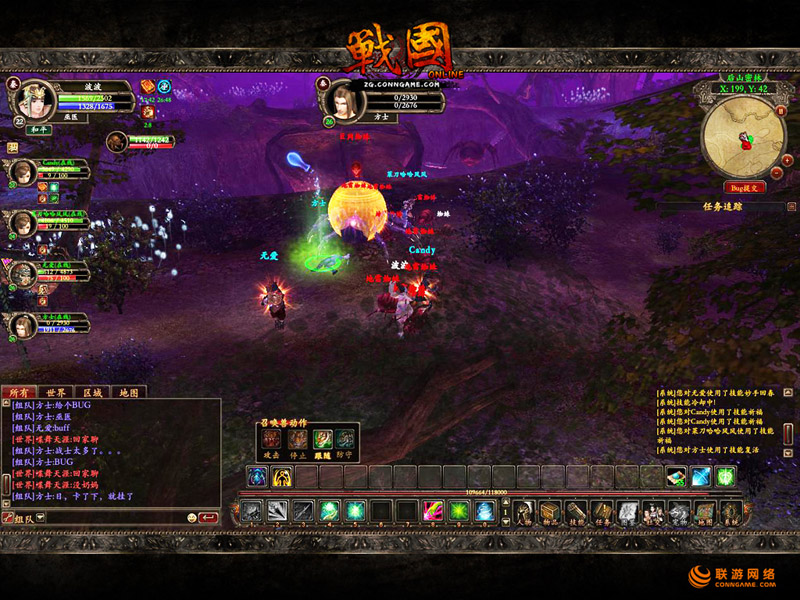Open the 系统 system menu

[x=732, y=512]
